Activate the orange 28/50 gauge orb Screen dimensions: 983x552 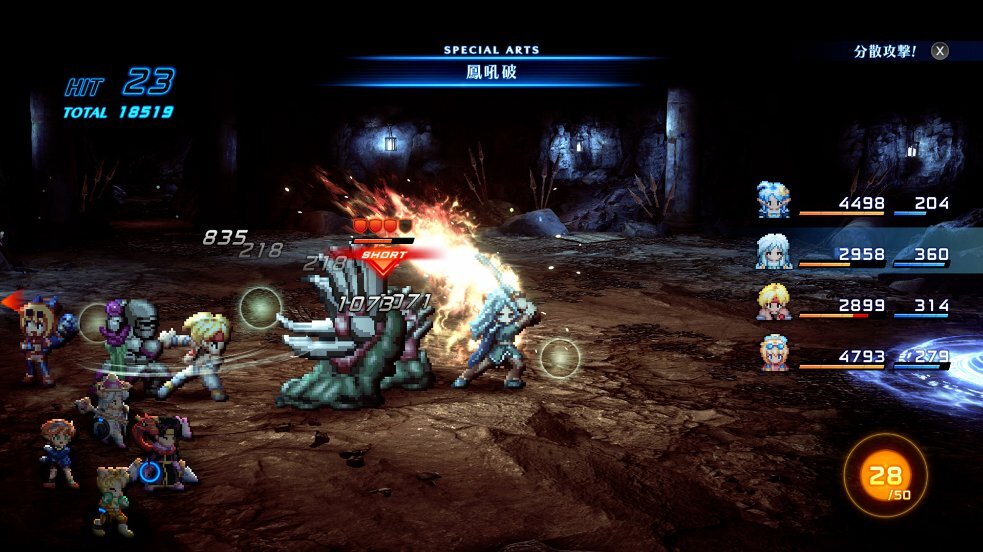tap(885, 475)
